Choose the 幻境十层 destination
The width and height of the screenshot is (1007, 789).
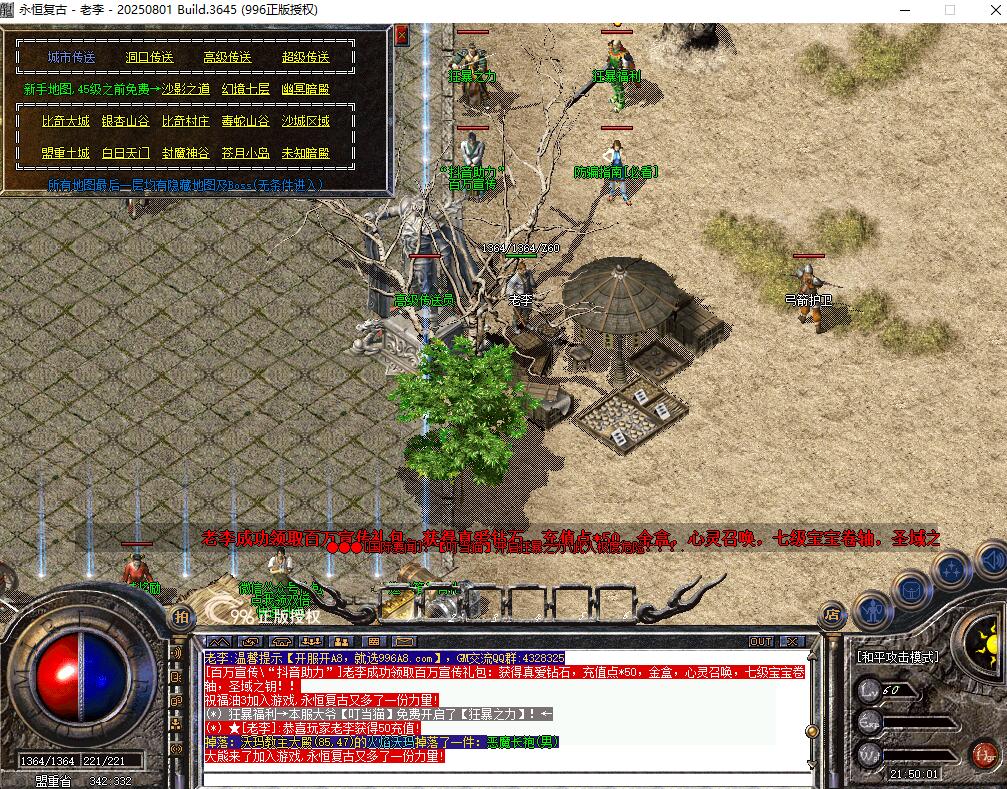[245, 89]
